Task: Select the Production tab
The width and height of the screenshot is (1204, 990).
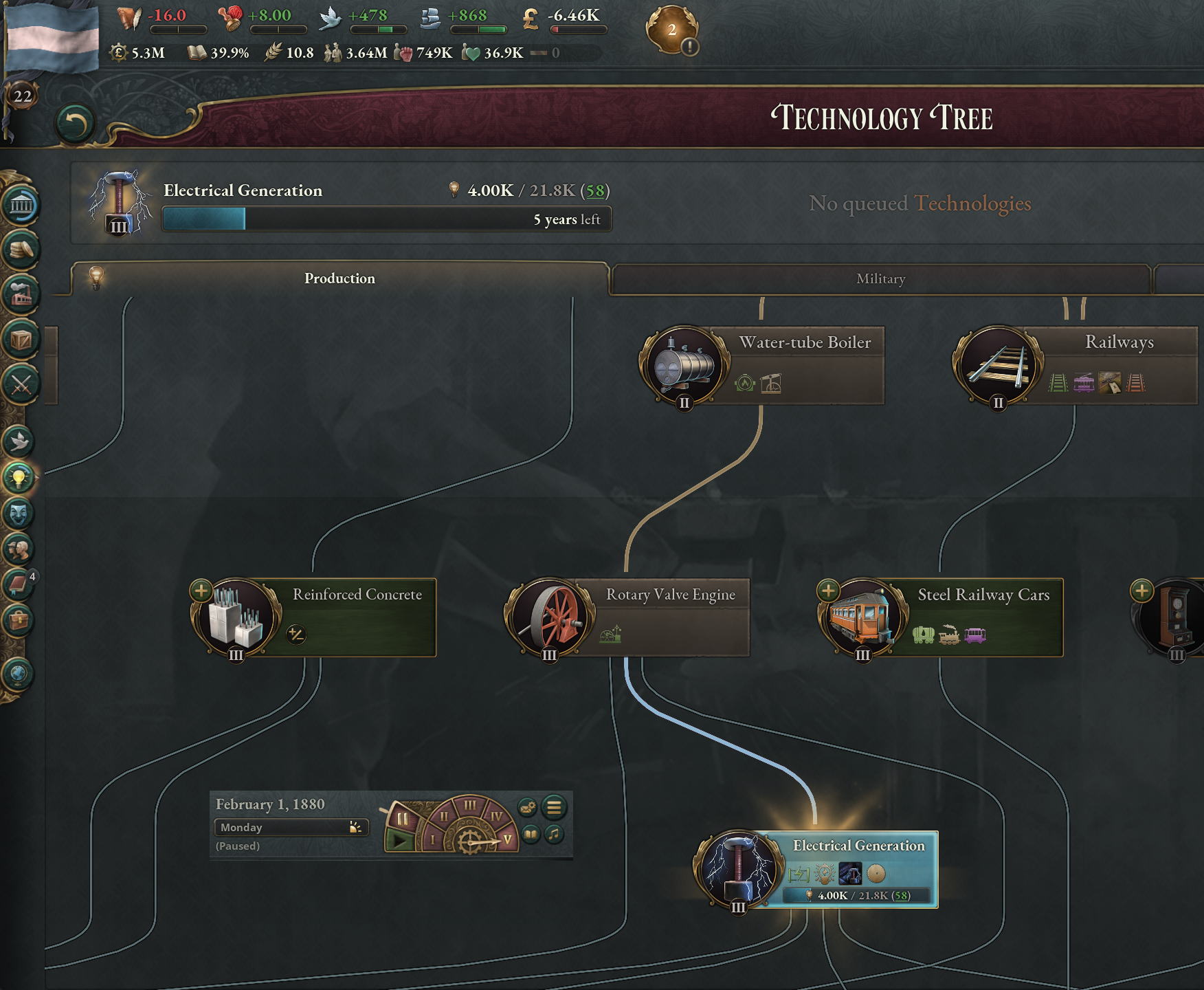Action: (339, 278)
